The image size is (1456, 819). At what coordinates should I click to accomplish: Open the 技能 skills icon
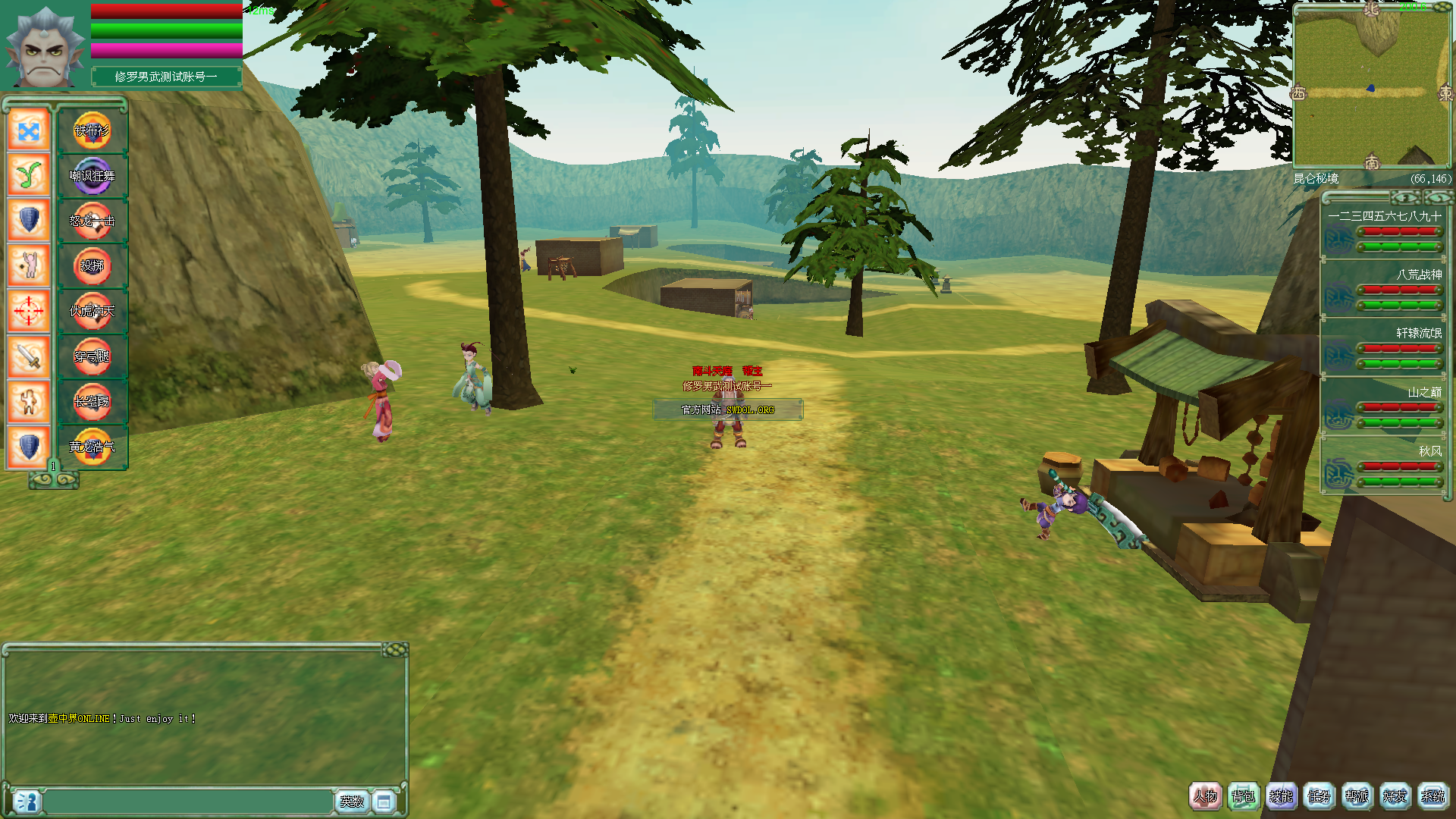pyautogui.click(x=1282, y=797)
